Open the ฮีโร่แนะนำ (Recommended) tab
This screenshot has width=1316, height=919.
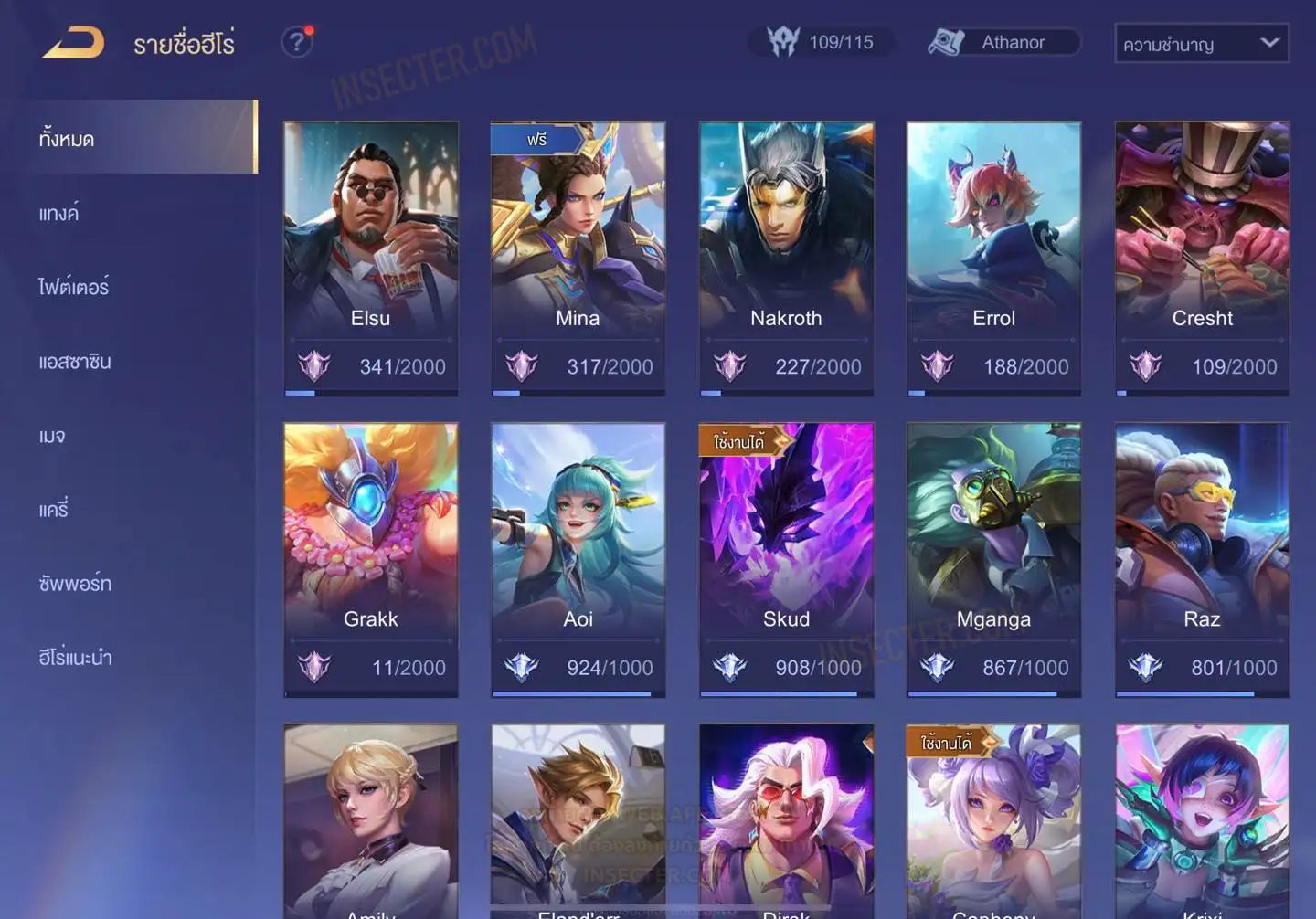click(75, 658)
